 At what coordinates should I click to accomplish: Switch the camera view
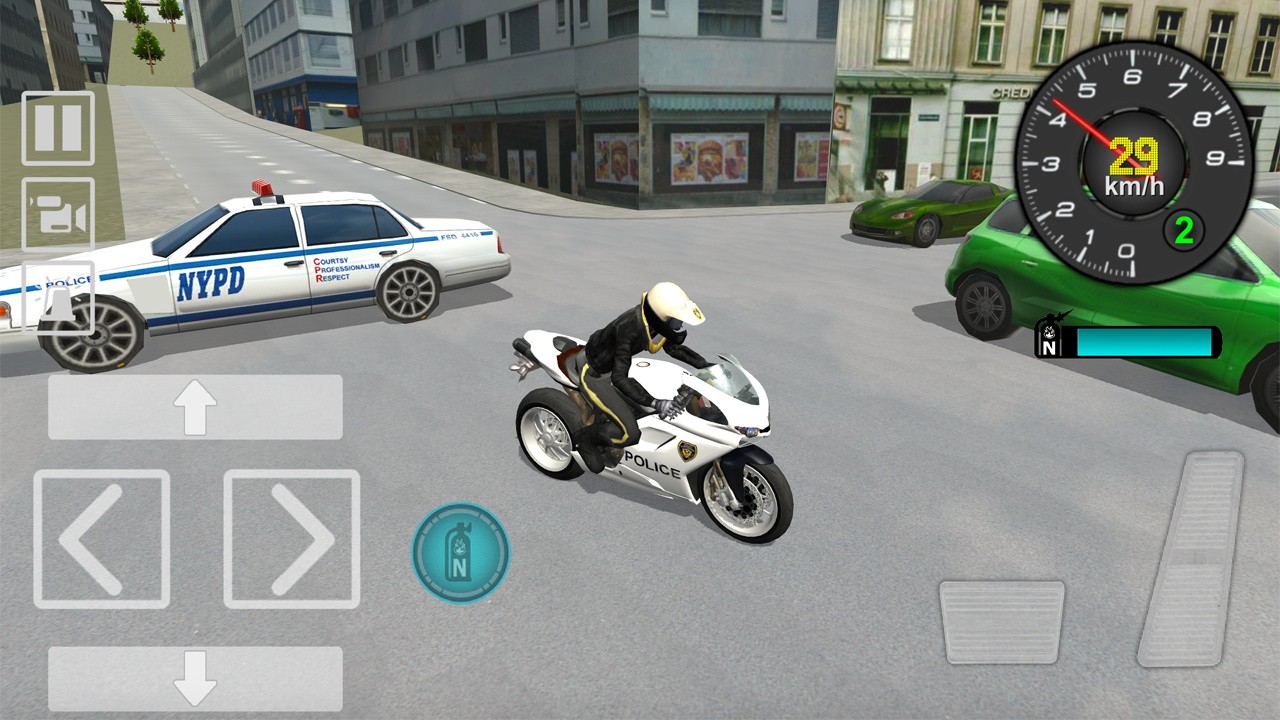coord(60,213)
